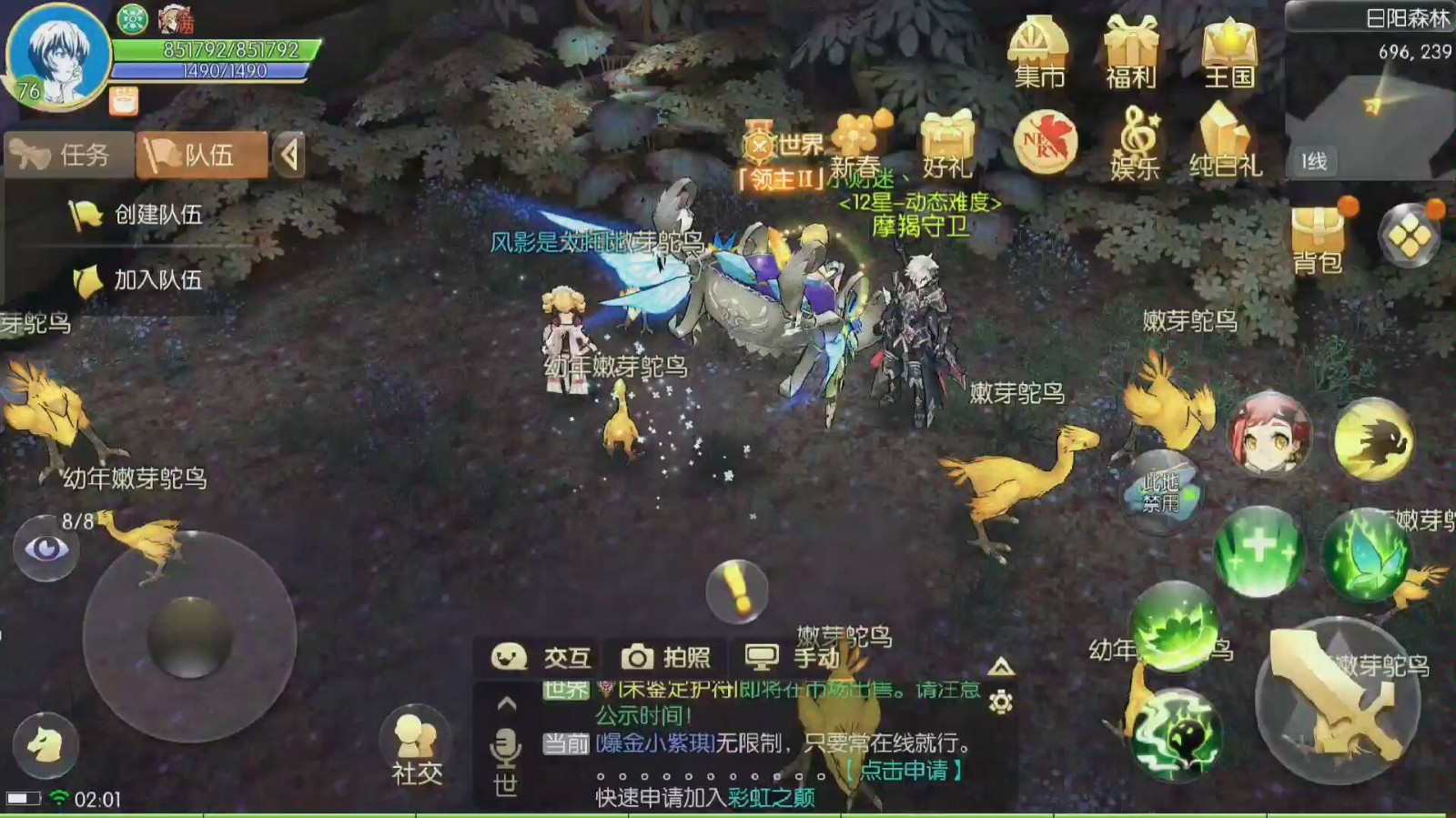The height and width of the screenshot is (818, 1456).
Task: Collapse the 队伍 panel with its arrow
Action: click(x=290, y=153)
